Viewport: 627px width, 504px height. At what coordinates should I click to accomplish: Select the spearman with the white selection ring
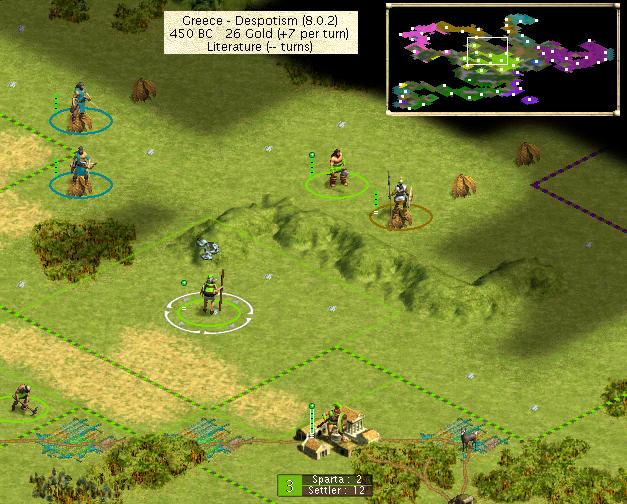(210, 295)
